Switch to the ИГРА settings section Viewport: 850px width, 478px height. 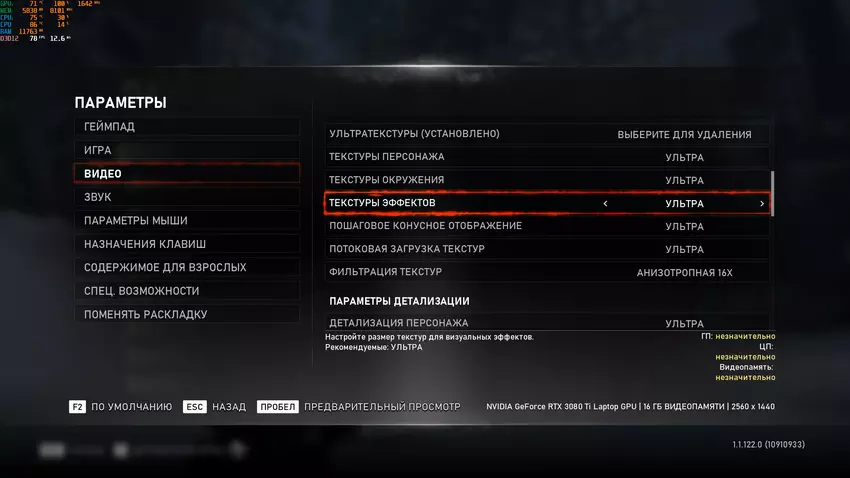[x=186, y=150]
